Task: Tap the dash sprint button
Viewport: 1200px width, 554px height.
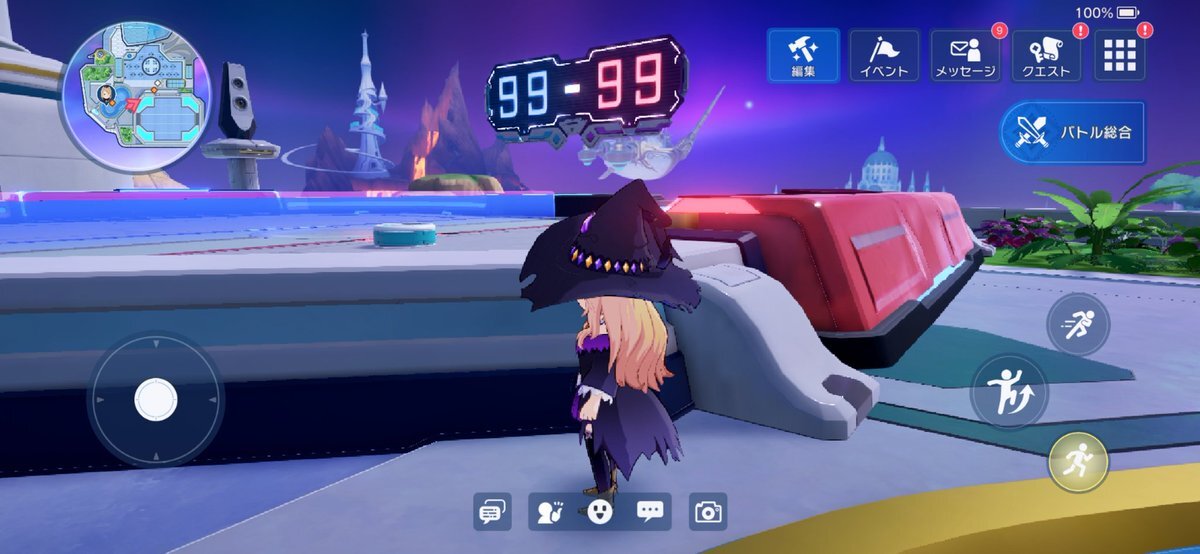Action: (1078, 324)
